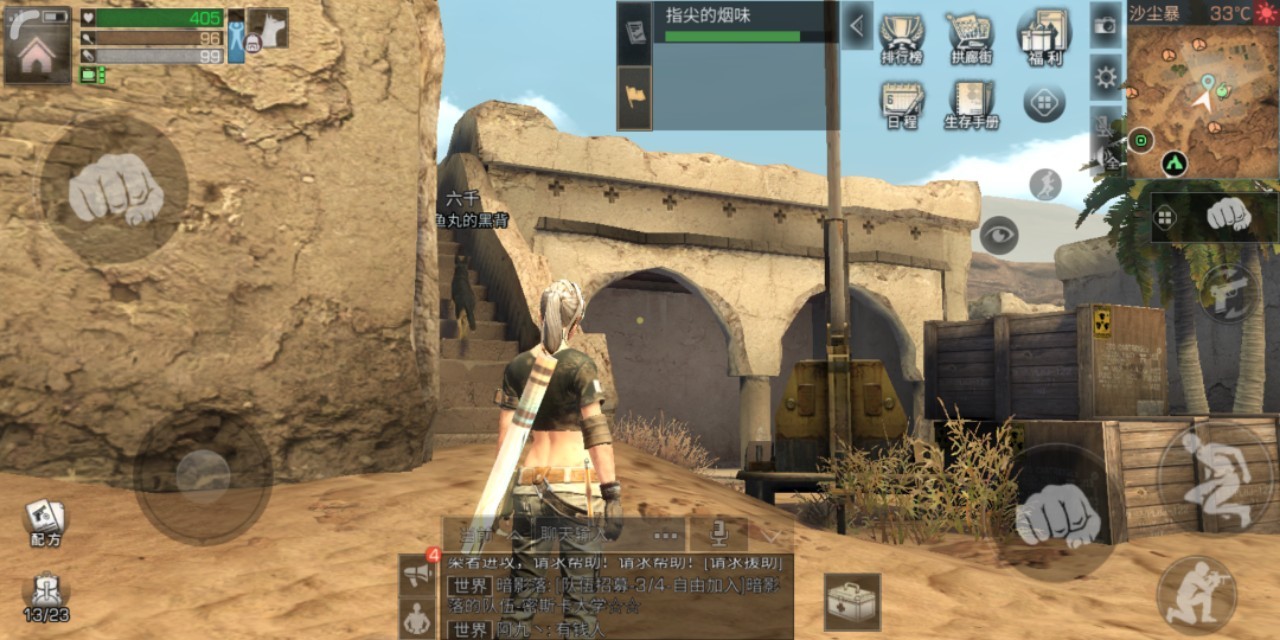Screen dimensions: 1280x640
Task: Open the dog companion portrait
Action: point(267,28)
